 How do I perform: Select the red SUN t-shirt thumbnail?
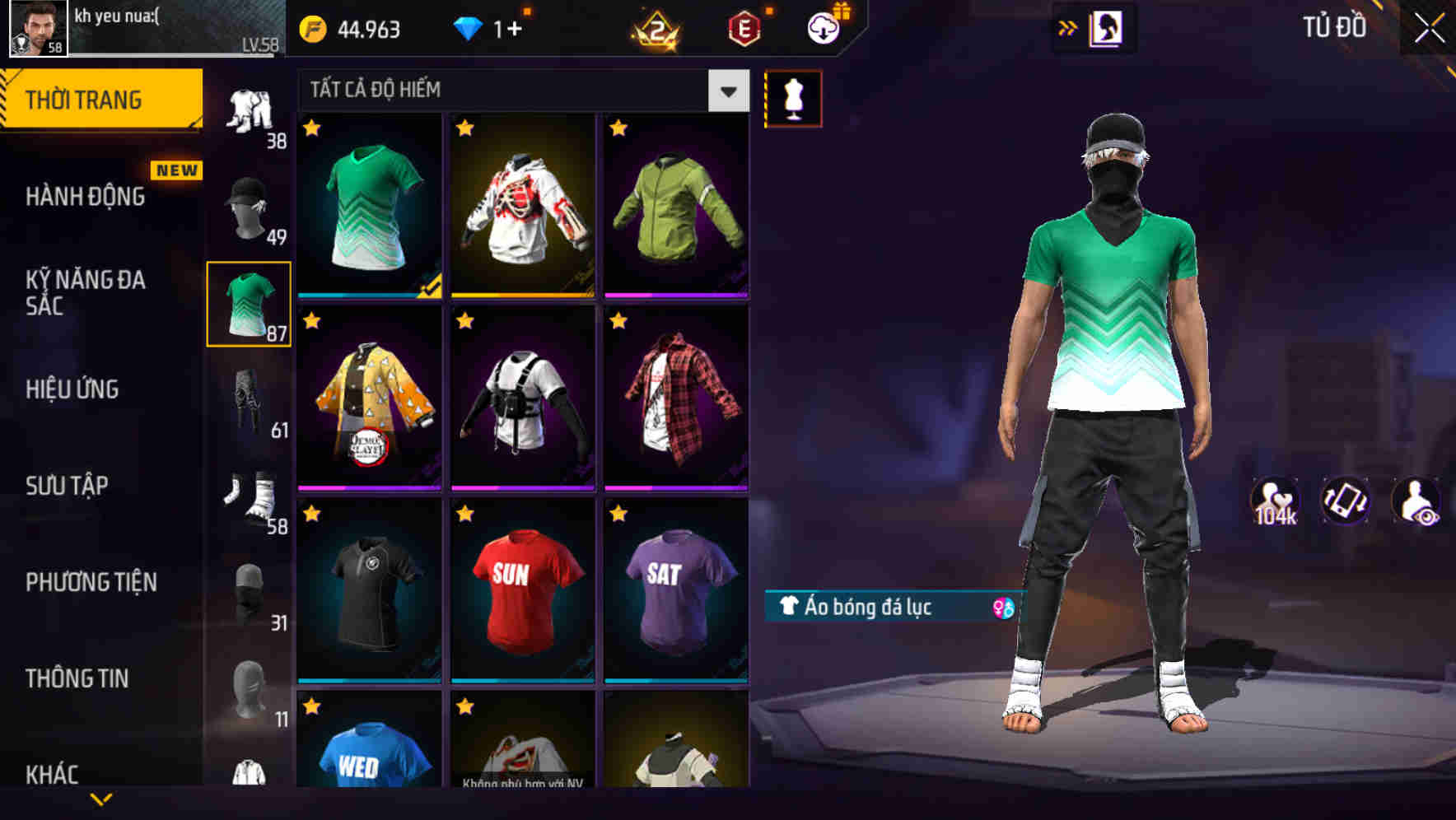click(x=521, y=594)
